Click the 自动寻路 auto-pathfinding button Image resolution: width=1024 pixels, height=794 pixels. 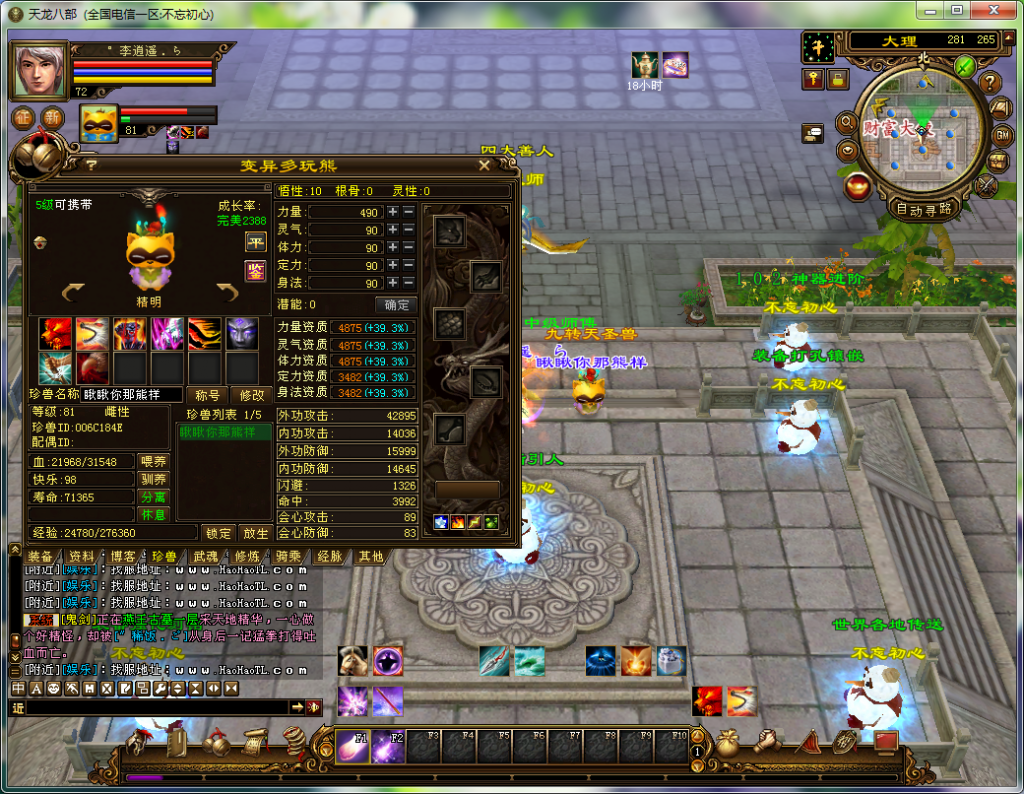(x=923, y=210)
